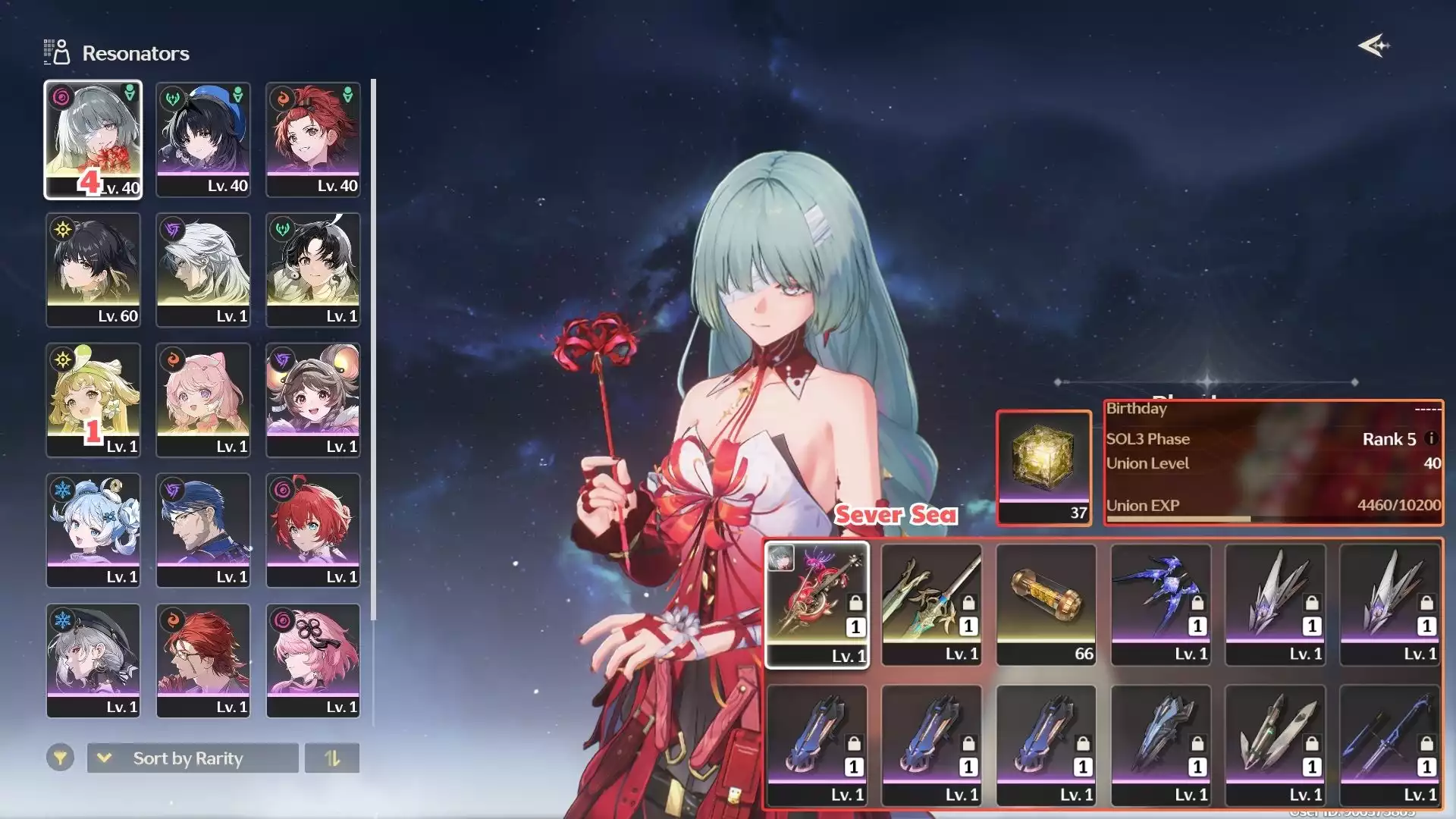Viewport: 1456px width, 819px height.
Task: Select the gray-haired eyepatch resonator portrait
Action: tap(93, 140)
